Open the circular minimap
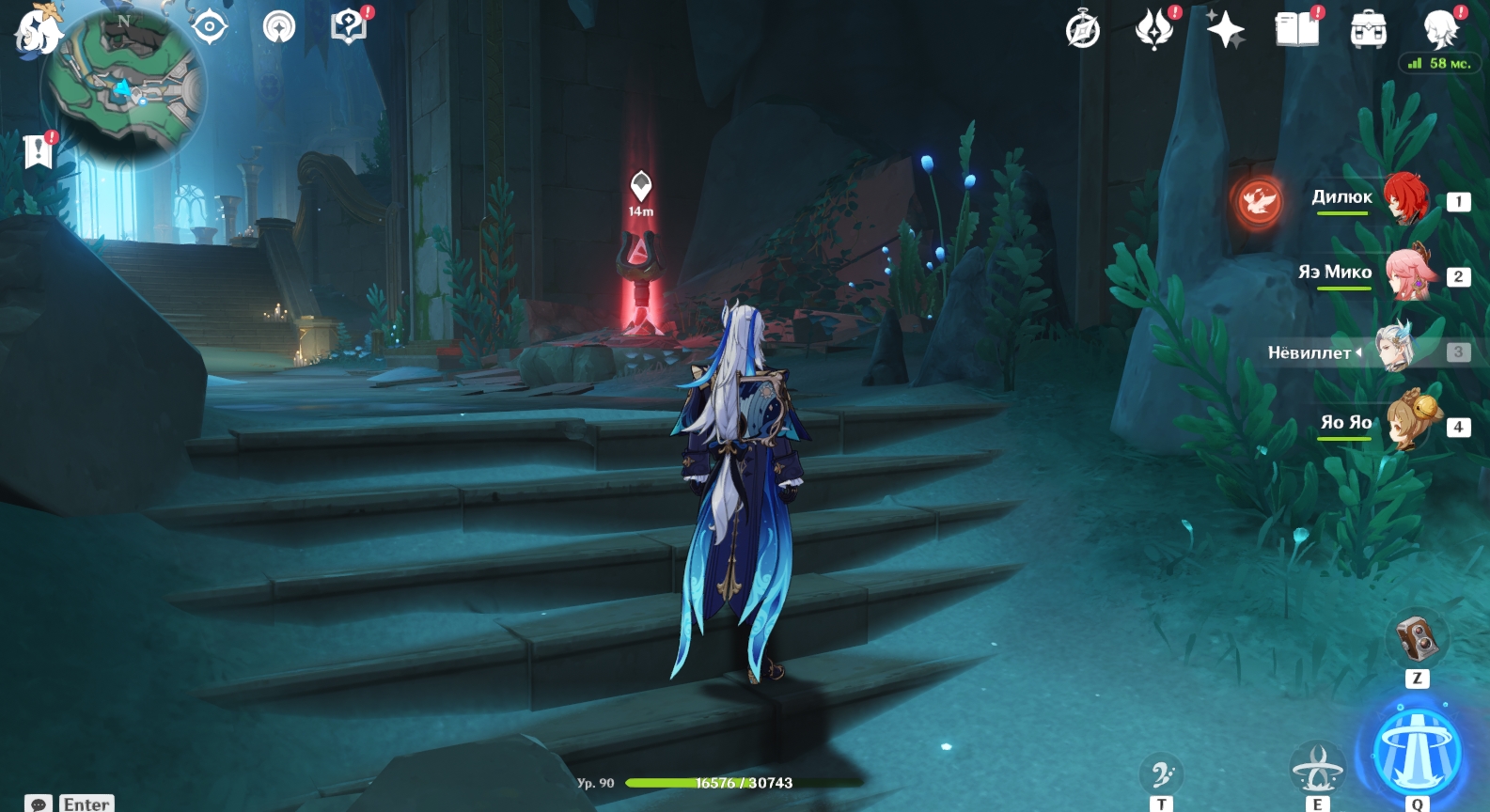 tap(122, 87)
